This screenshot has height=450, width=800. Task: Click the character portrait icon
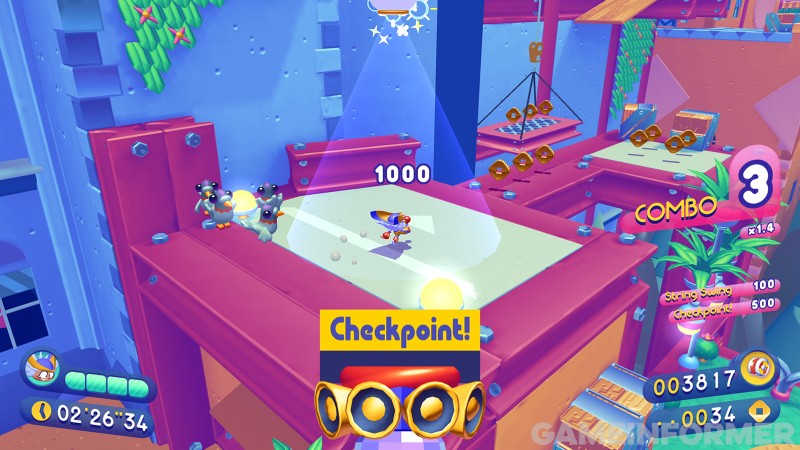pyautogui.click(x=42, y=371)
